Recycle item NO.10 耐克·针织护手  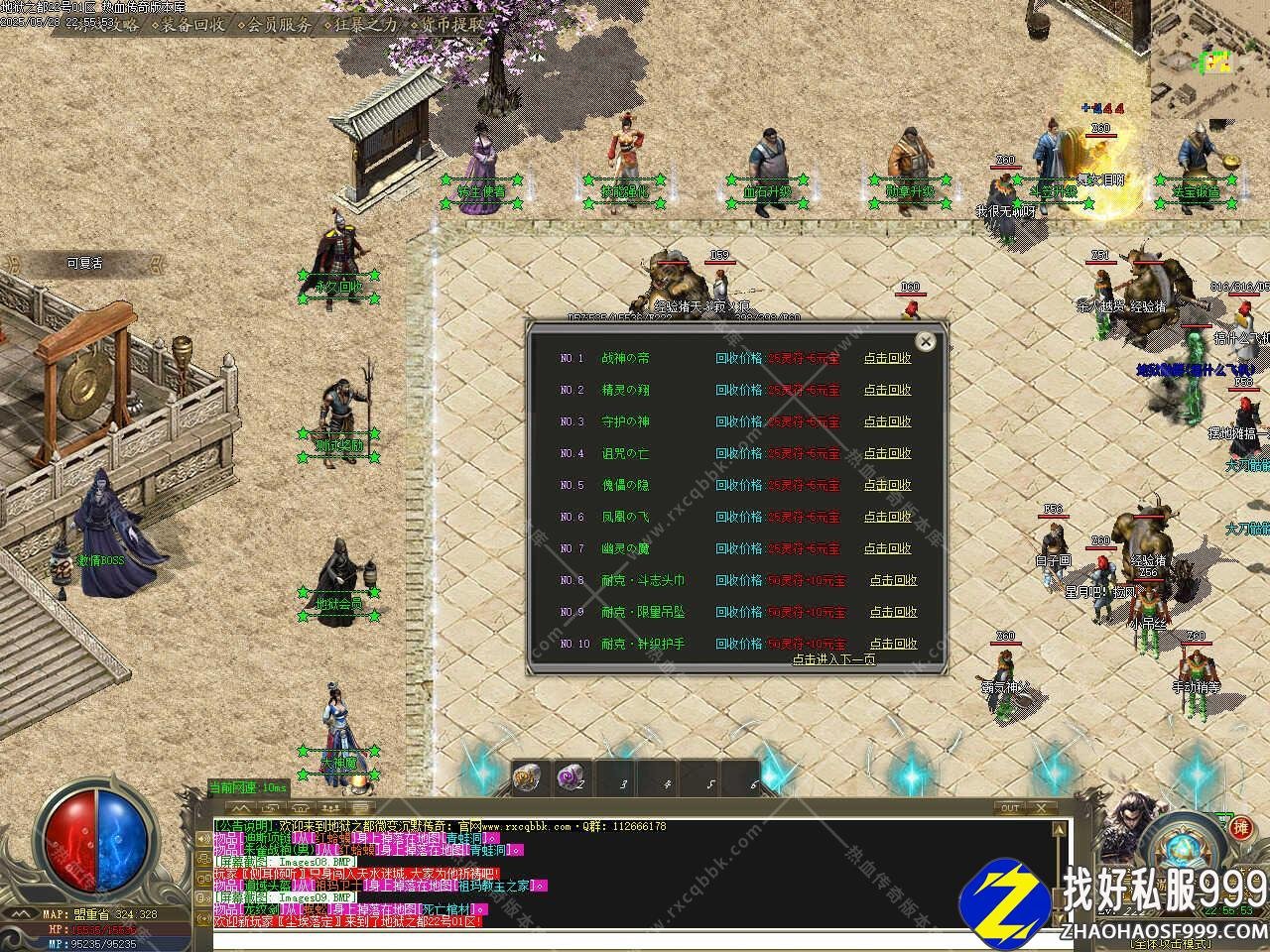coord(893,644)
